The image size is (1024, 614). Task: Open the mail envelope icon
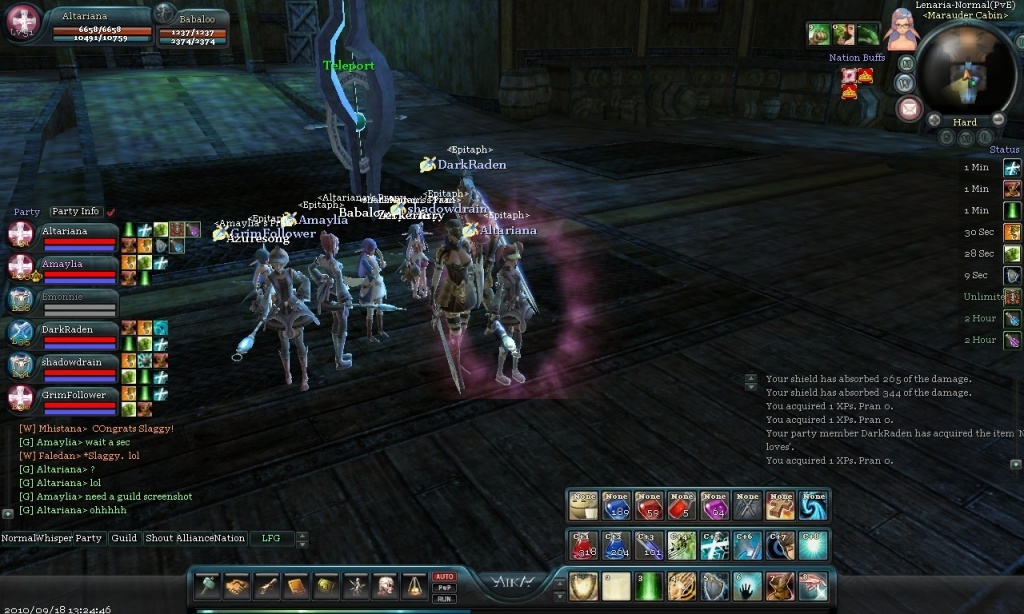(909, 109)
